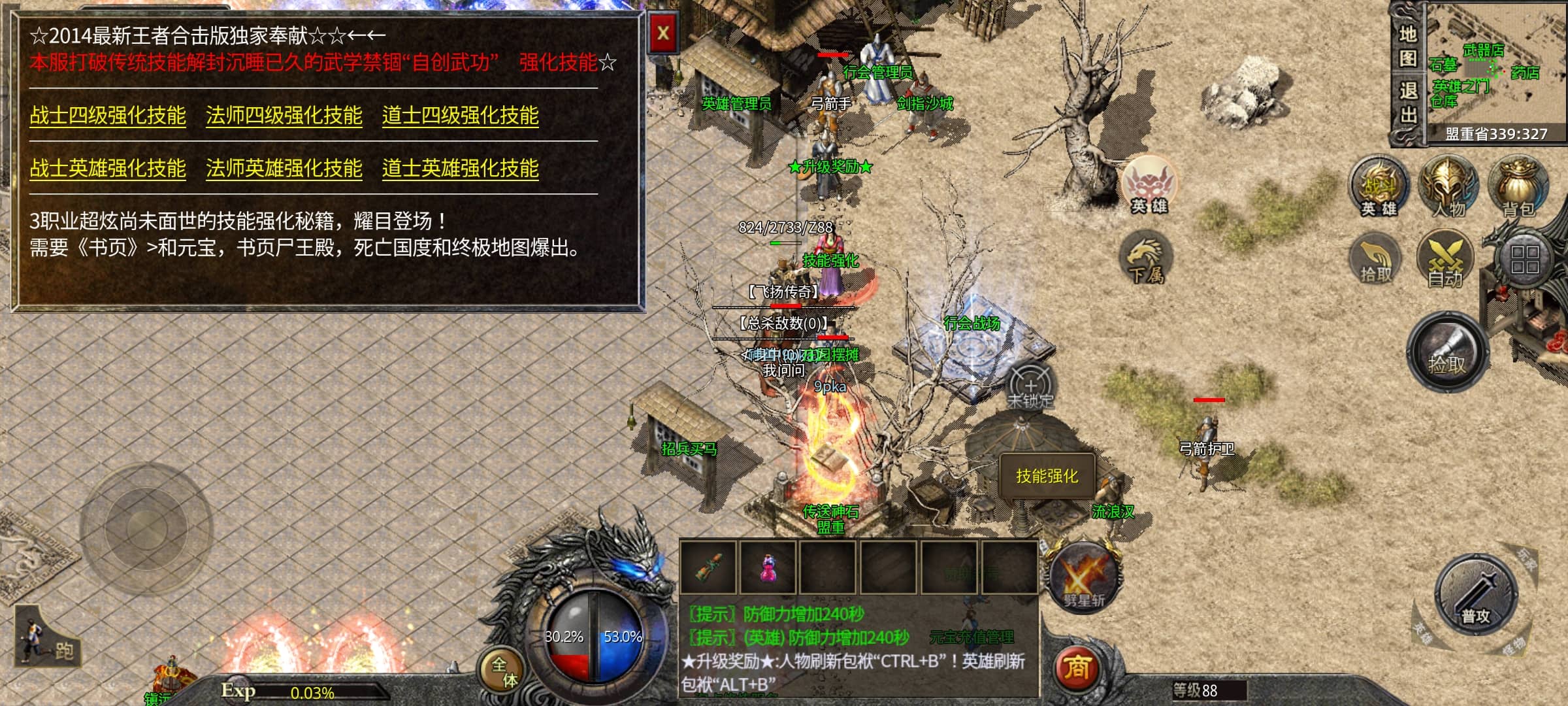Select 法师四级强化技能 link
Image resolution: width=1568 pixels, height=706 pixels.
[x=284, y=116]
